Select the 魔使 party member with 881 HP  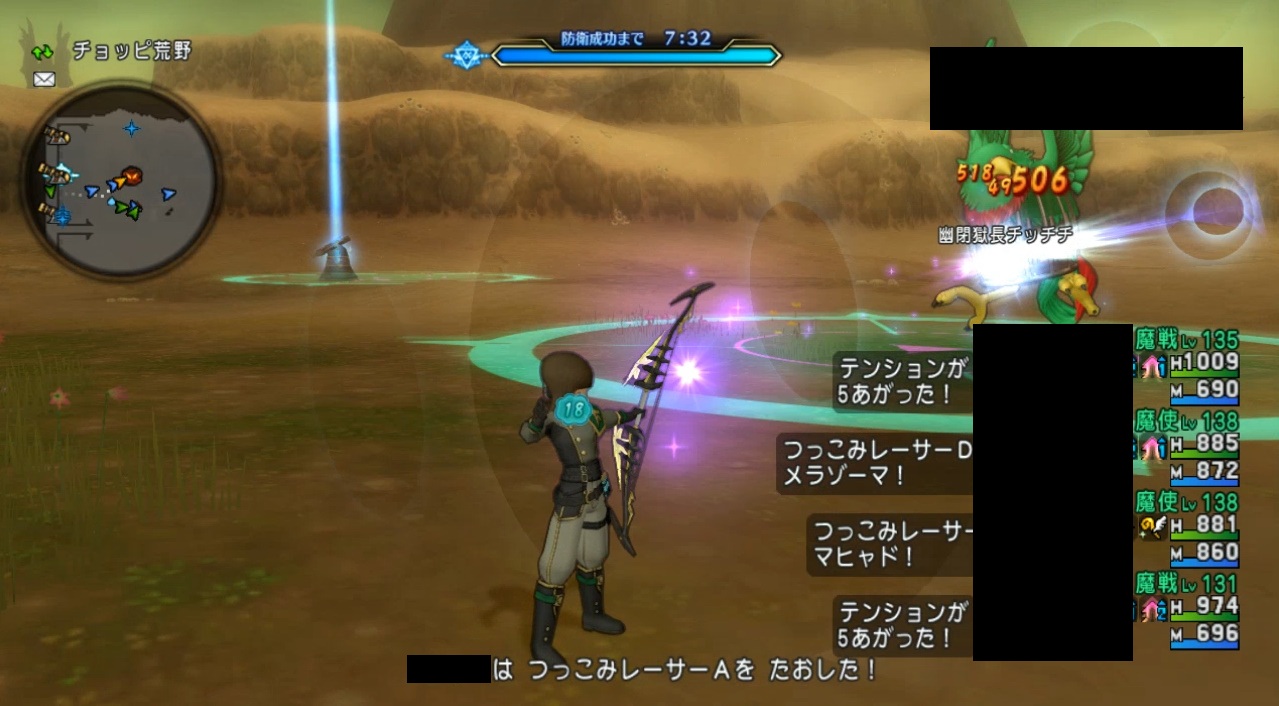pyautogui.click(x=1187, y=526)
